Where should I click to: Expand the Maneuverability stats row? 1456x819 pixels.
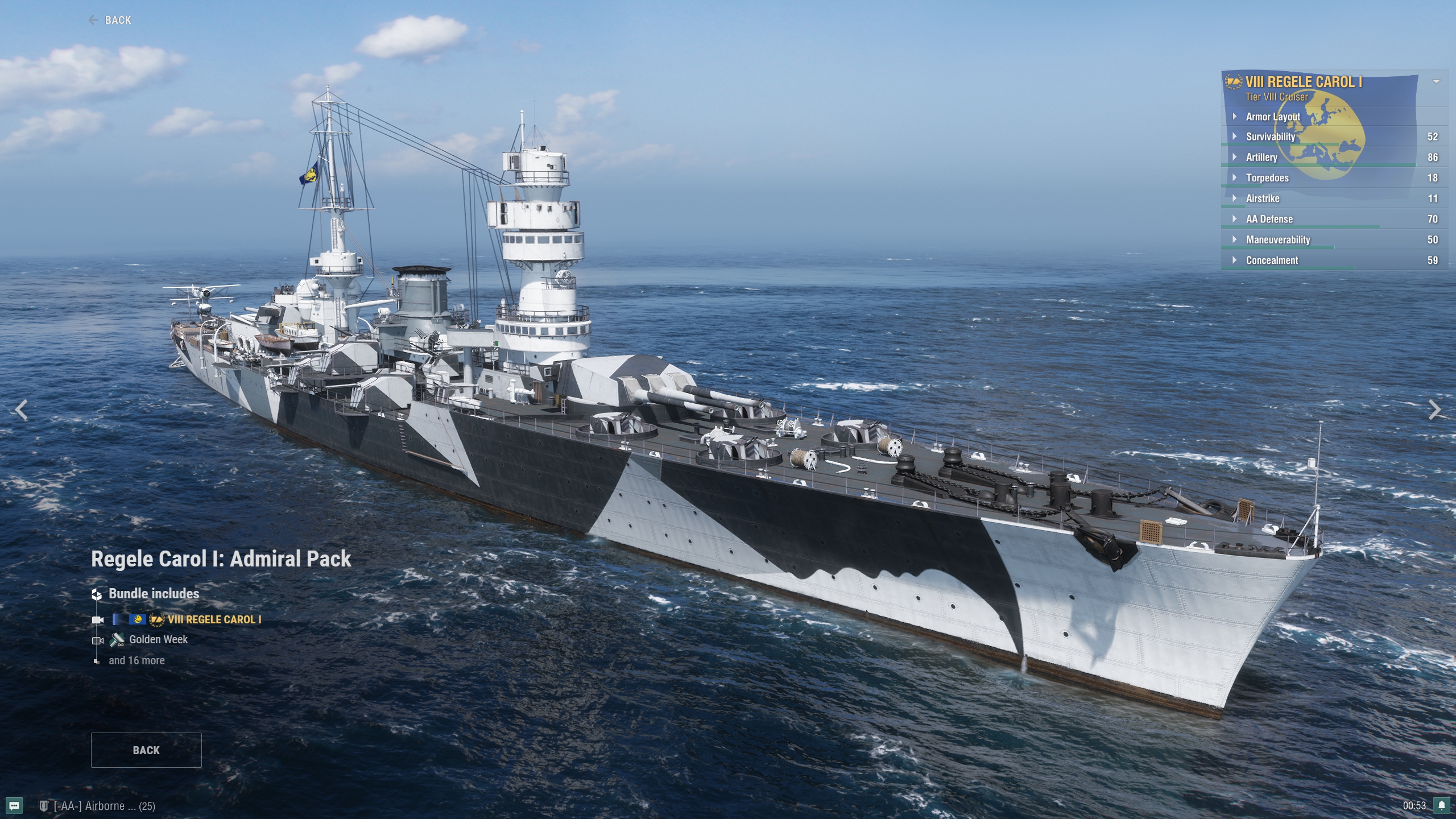coord(1277,240)
